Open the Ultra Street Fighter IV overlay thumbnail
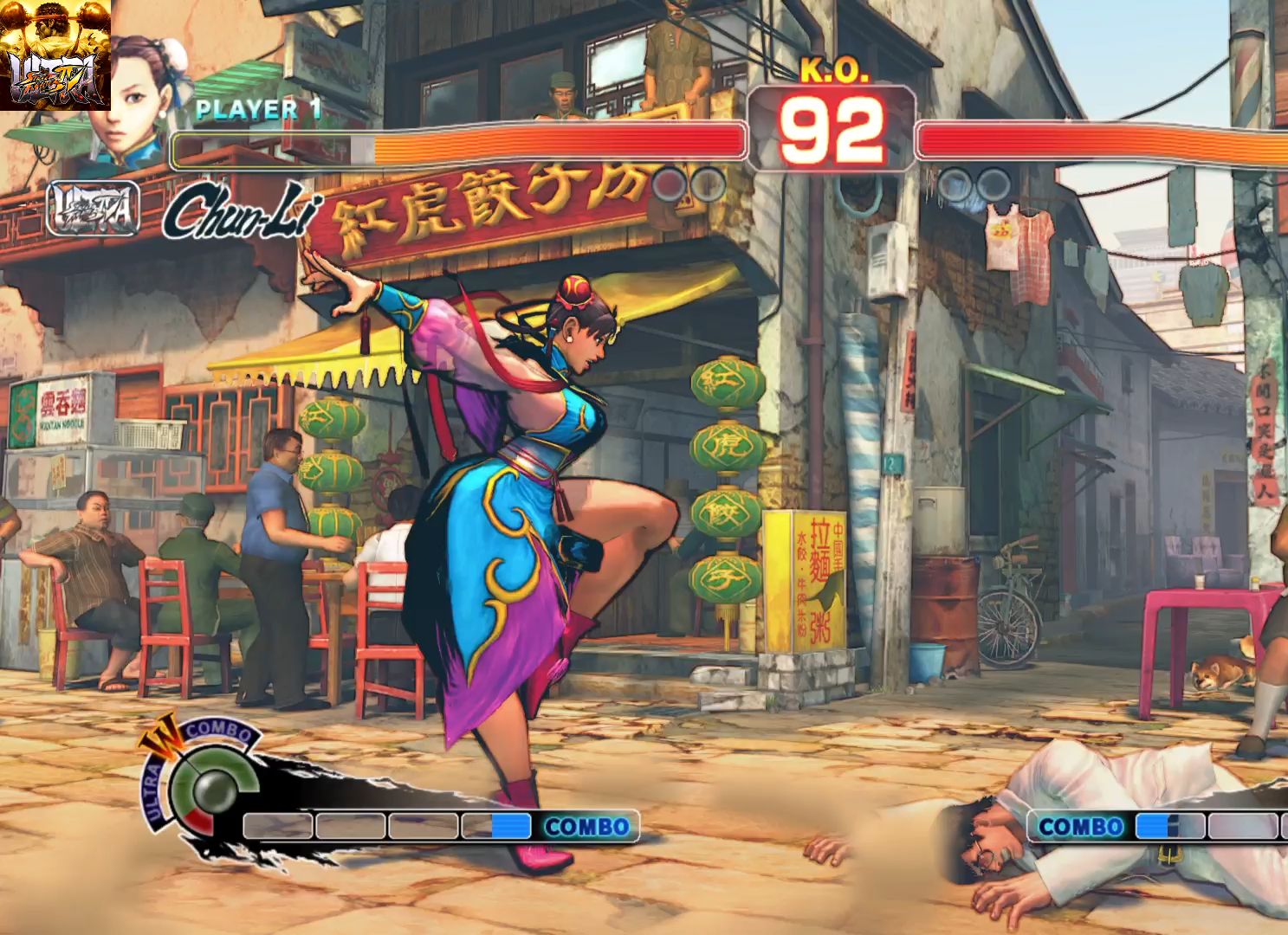 [x=55, y=55]
